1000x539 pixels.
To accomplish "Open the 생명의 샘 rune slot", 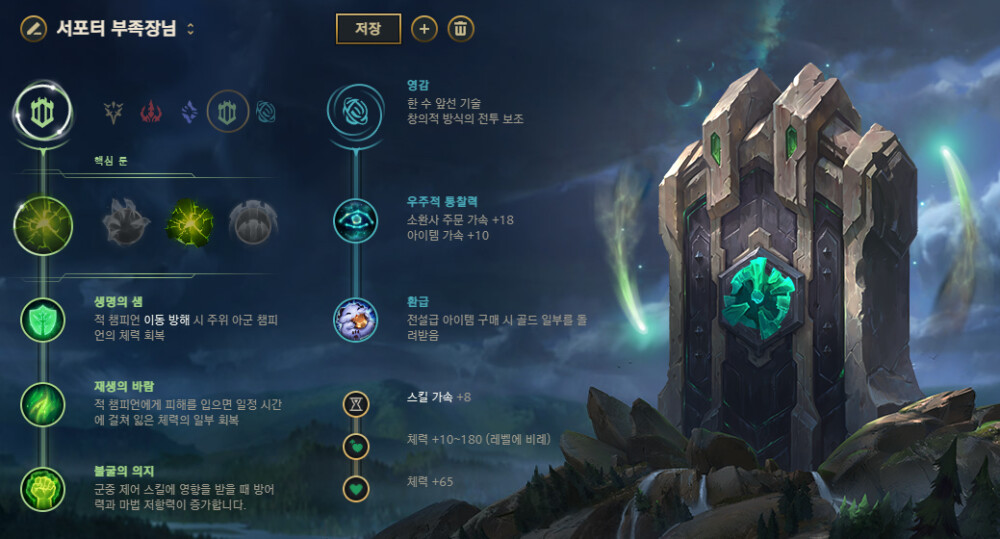I will (43, 320).
